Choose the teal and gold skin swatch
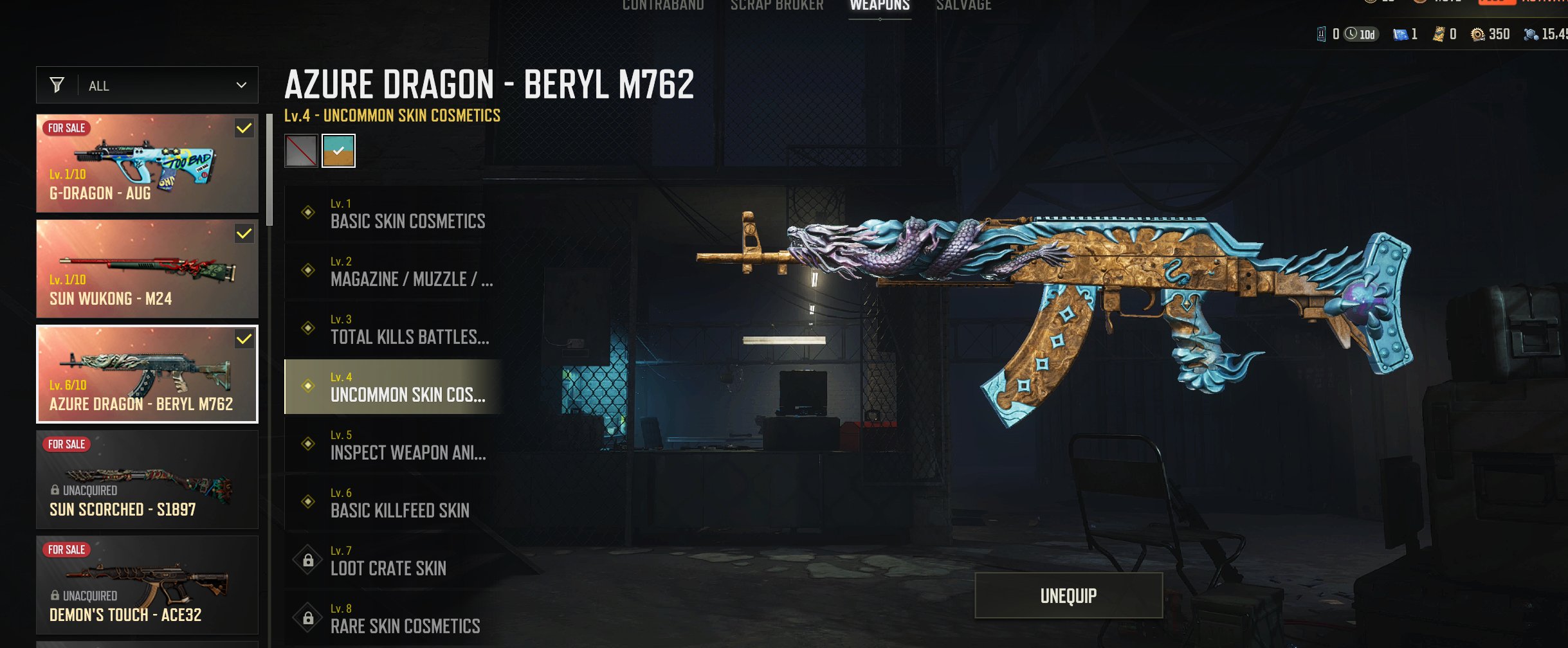Image resolution: width=1568 pixels, height=648 pixels. pyautogui.click(x=338, y=151)
